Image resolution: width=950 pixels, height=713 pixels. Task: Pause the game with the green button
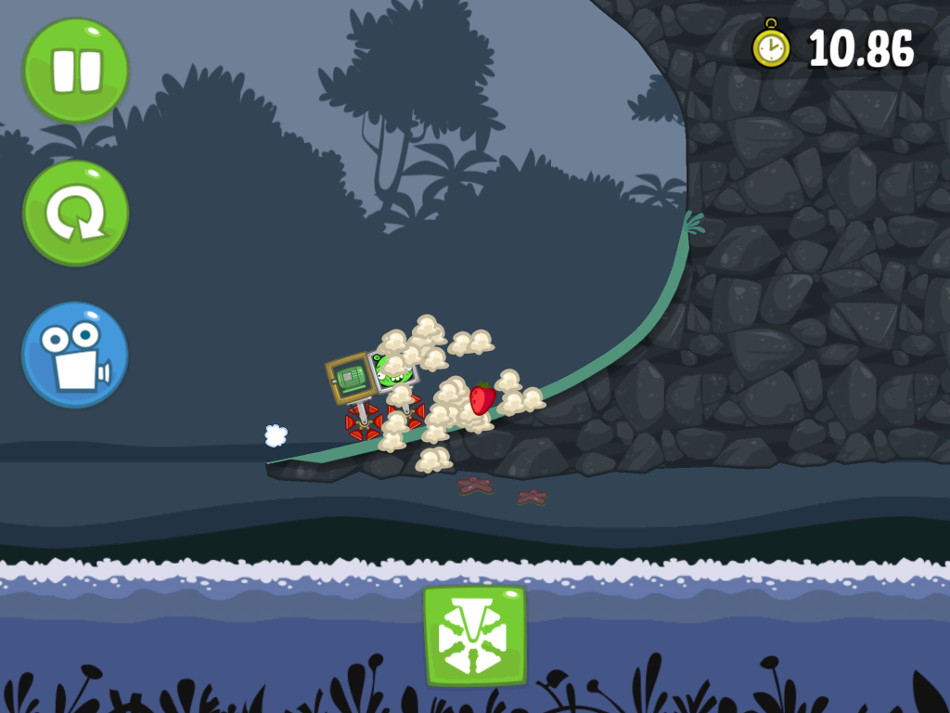tap(76, 70)
